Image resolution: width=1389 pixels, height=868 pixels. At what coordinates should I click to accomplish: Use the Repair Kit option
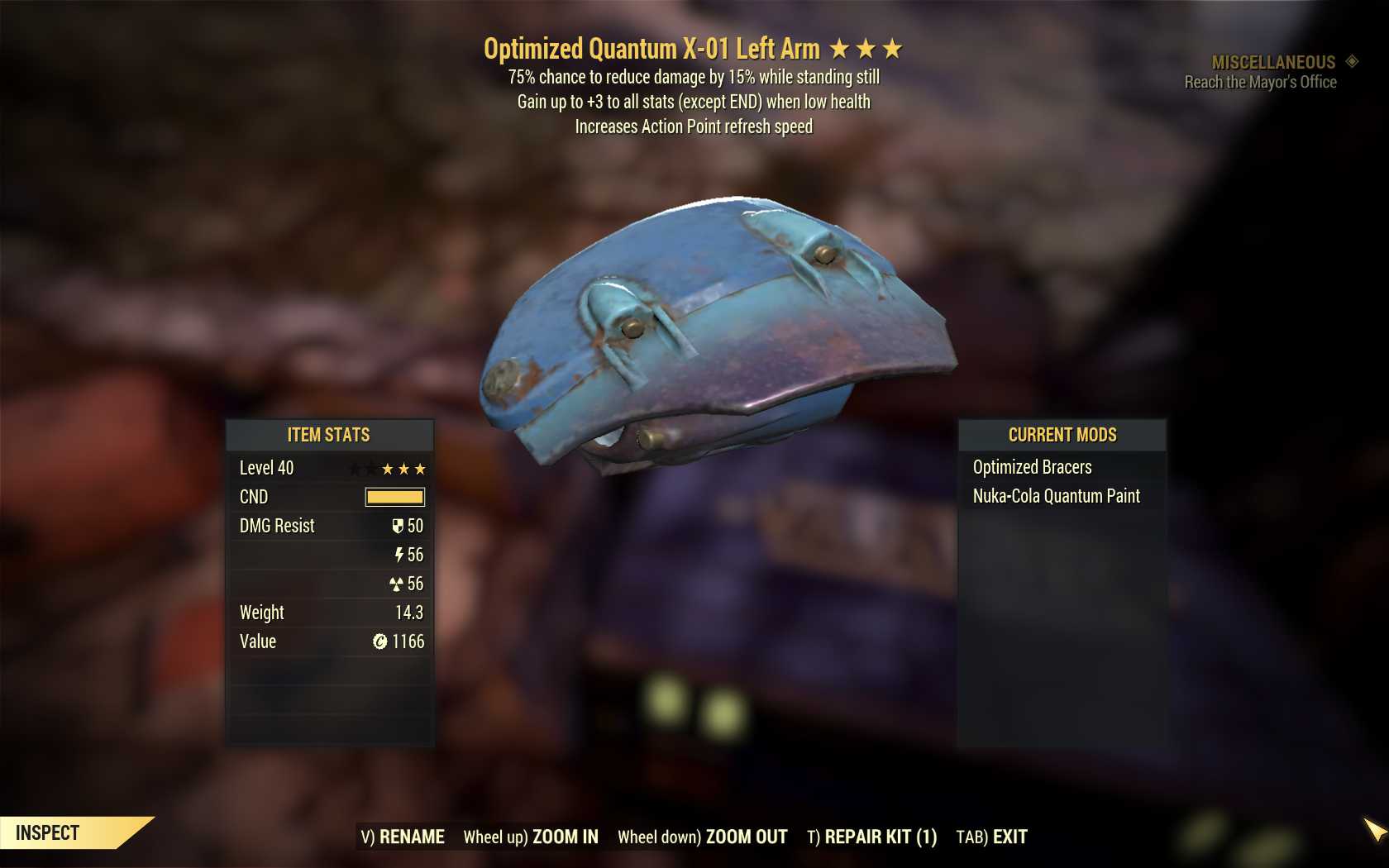tap(872, 837)
